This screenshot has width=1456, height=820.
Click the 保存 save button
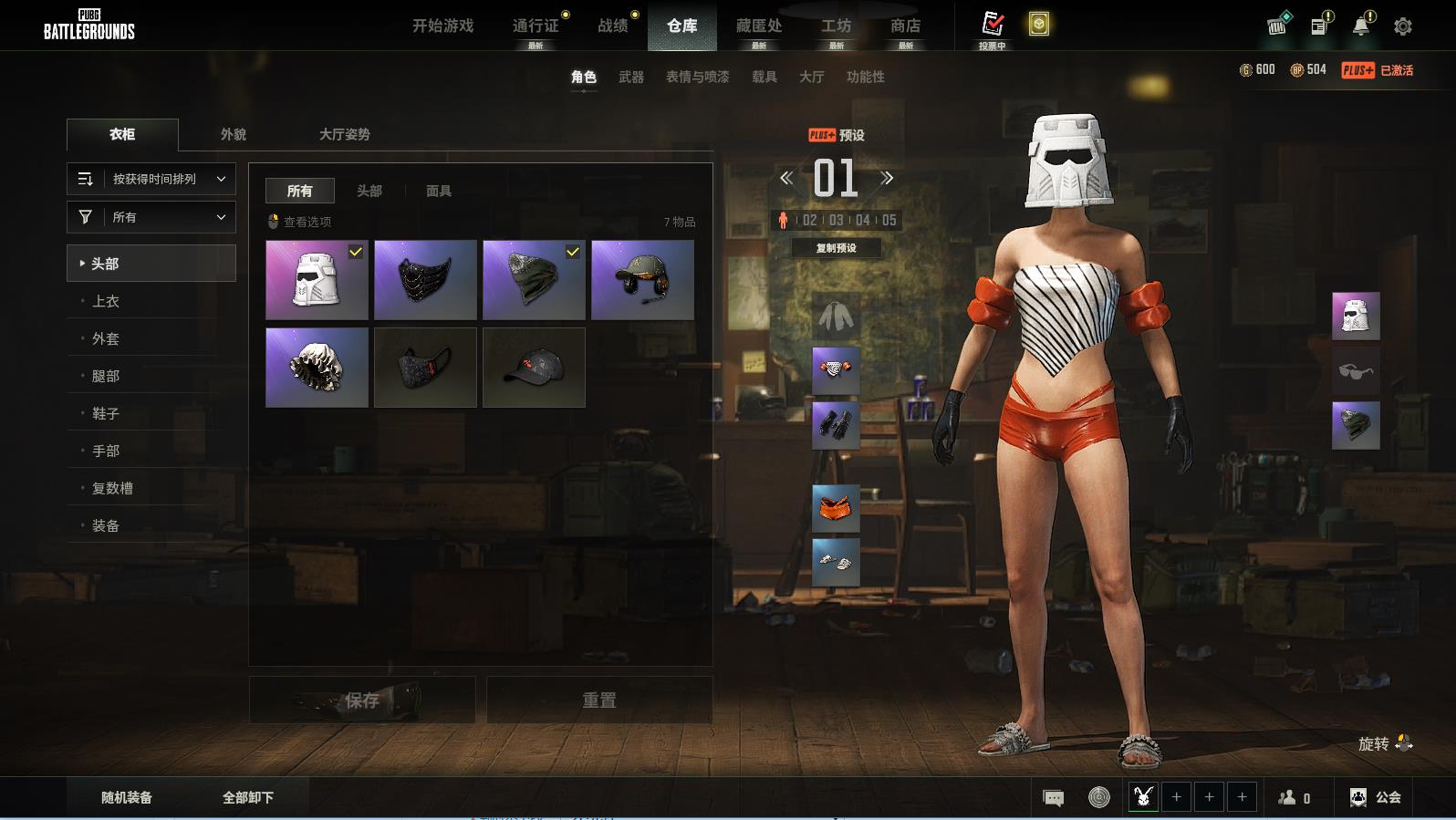pos(362,700)
